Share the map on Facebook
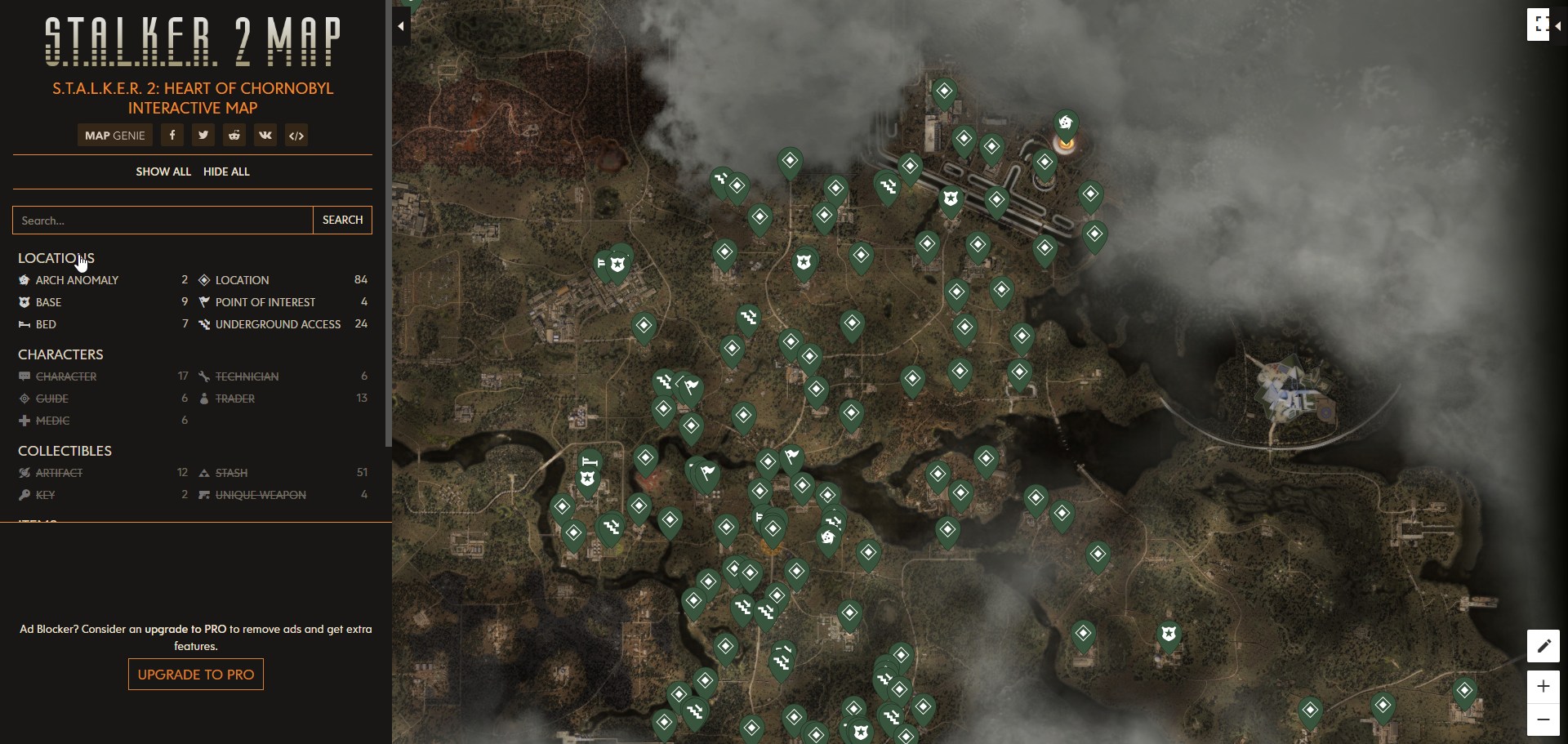Image resolution: width=1568 pixels, height=744 pixels. 171,135
